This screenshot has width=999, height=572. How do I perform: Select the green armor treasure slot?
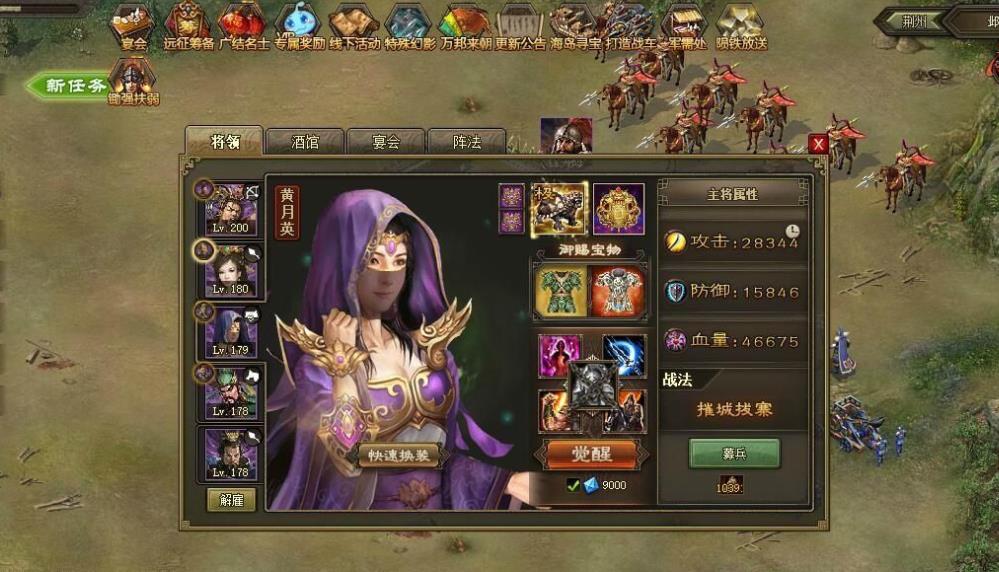(x=559, y=291)
